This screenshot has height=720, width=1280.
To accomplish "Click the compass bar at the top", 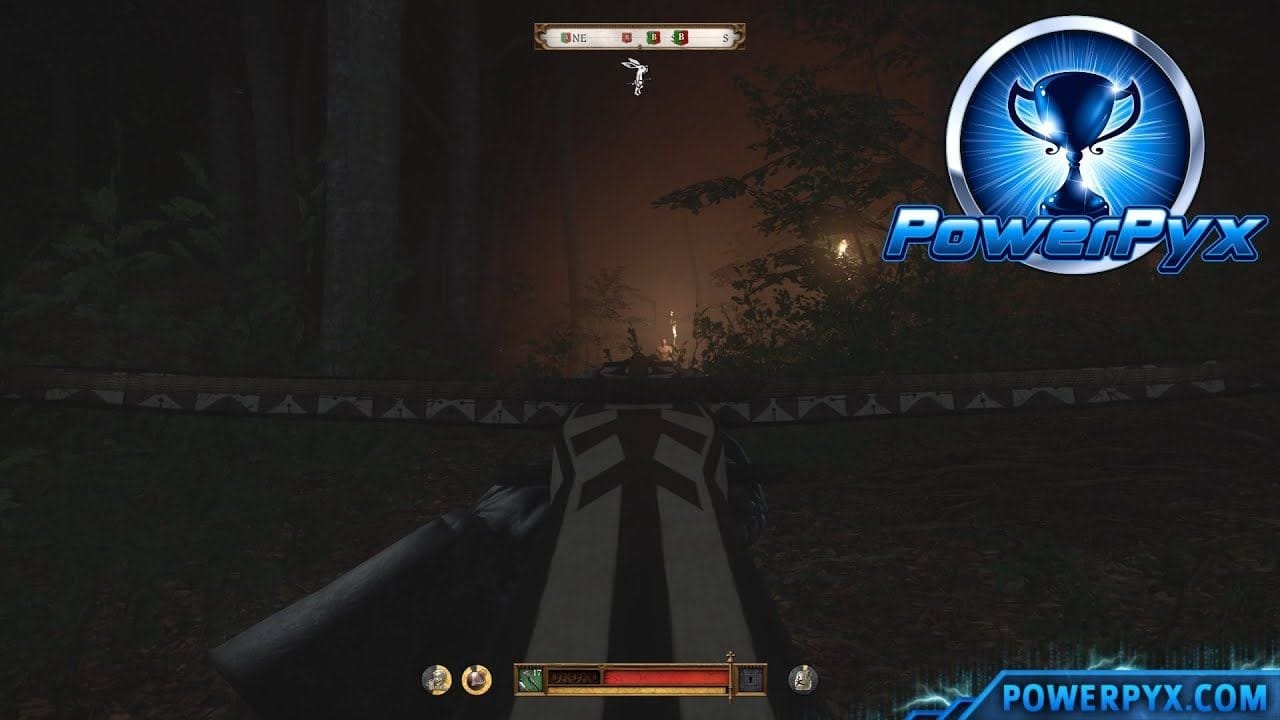I will click(639, 38).
